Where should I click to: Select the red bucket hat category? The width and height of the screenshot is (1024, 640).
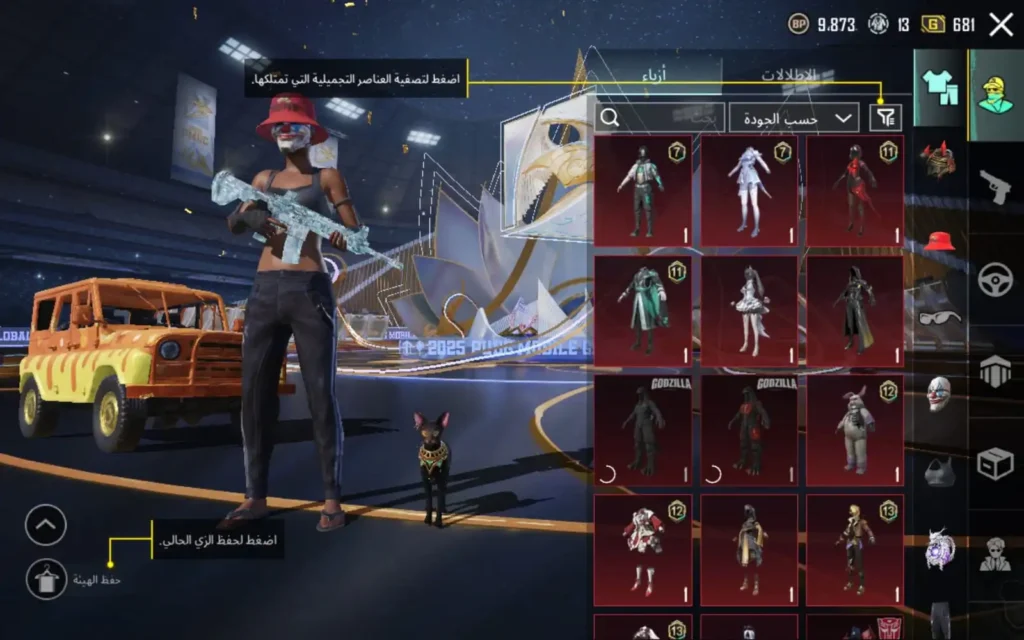pyautogui.click(x=939, y=242)
